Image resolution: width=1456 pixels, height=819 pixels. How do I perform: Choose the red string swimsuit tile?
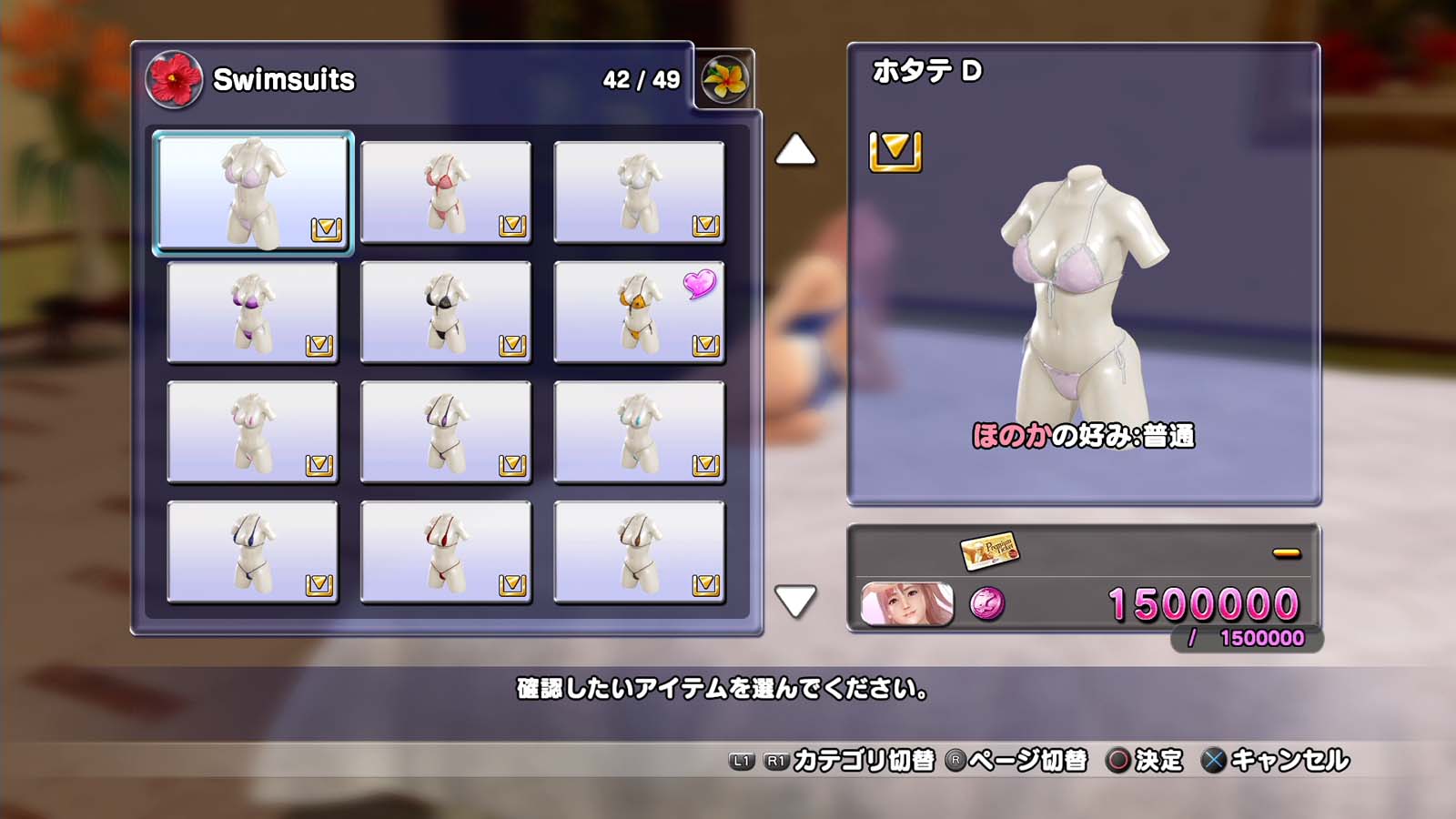(x=446, y=552)
